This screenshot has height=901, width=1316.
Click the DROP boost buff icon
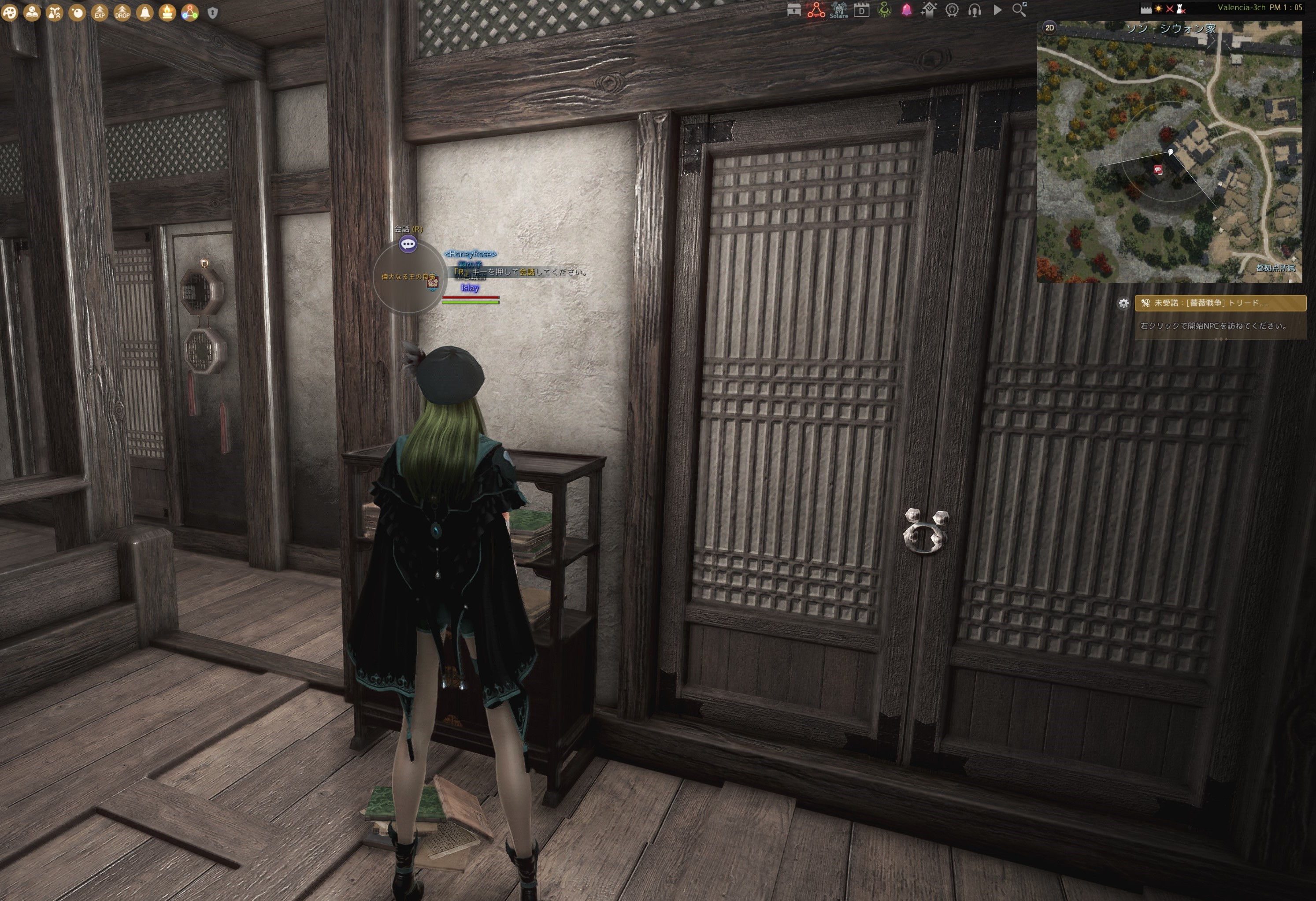pyautogui.click(x=122, y=12)
